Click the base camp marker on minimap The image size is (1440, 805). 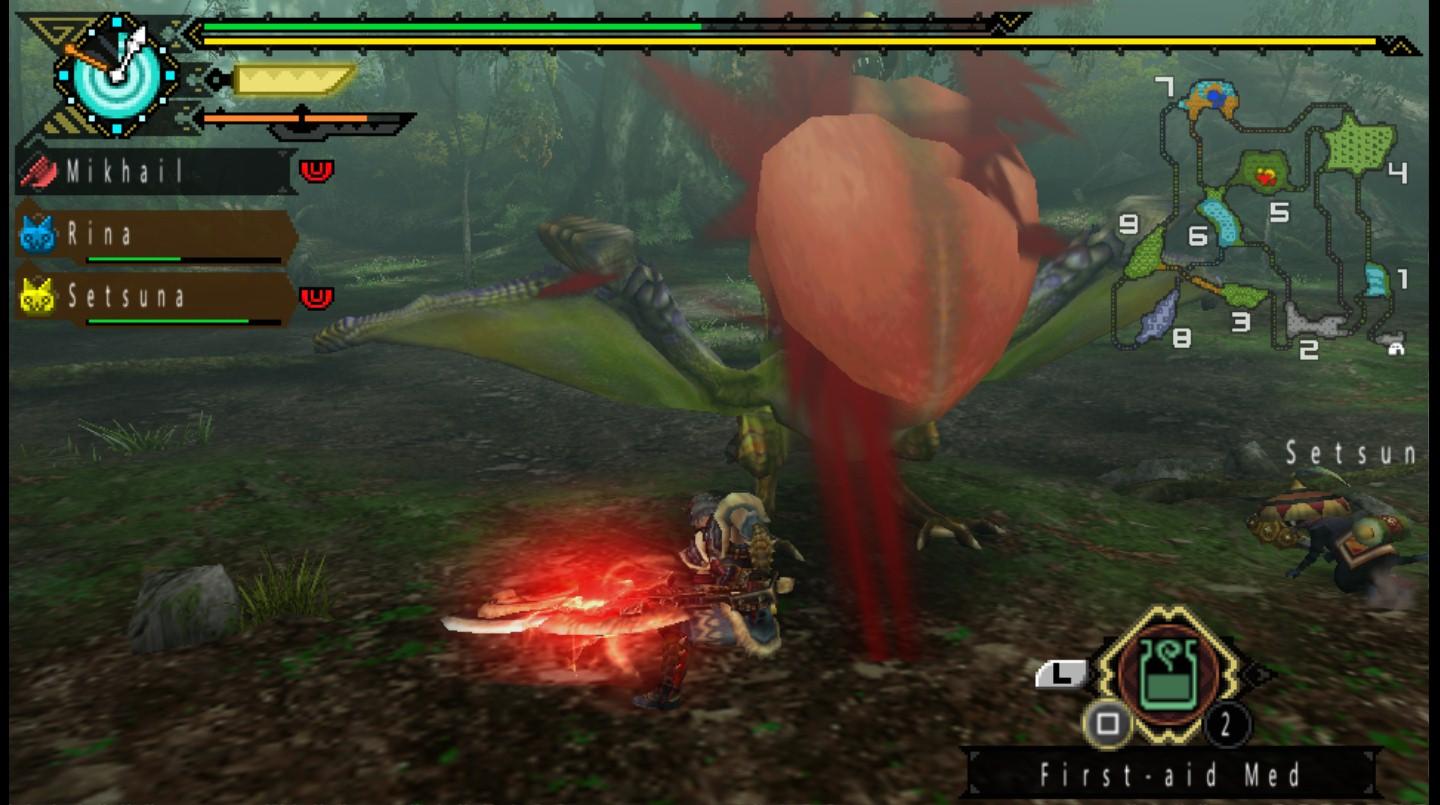tap(1395, 346)
